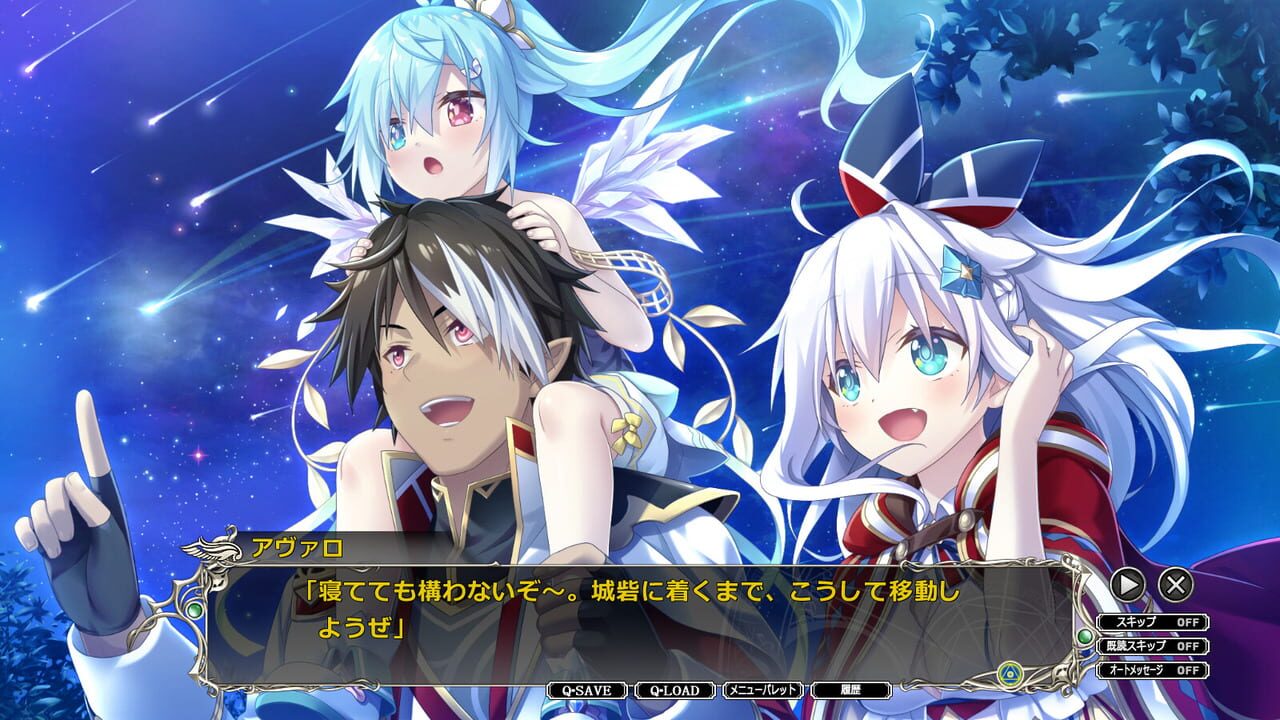Click the play triangle inside the black circle

1127,585
